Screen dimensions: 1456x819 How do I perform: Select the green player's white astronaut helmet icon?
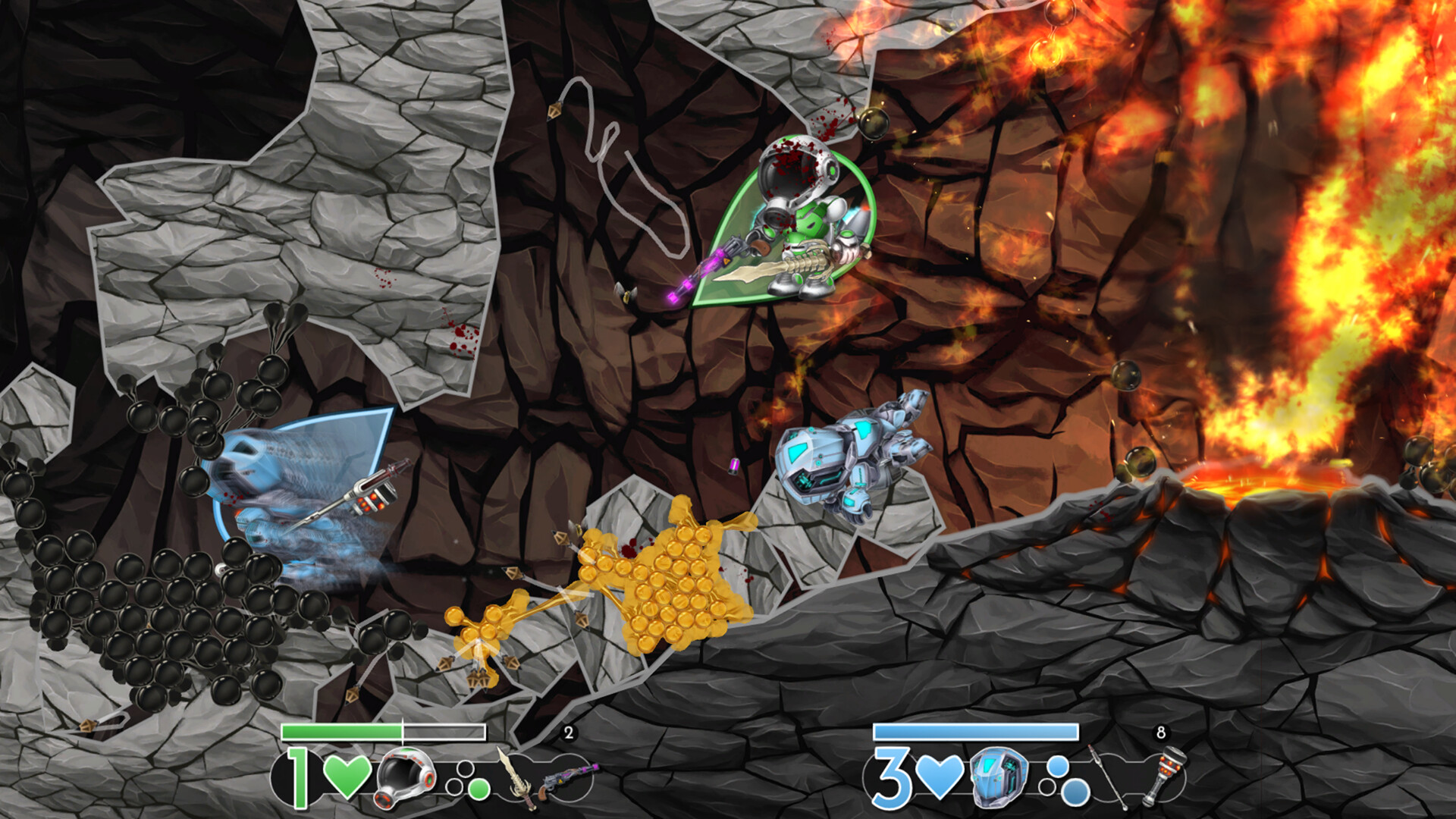(x=406, y=778)
